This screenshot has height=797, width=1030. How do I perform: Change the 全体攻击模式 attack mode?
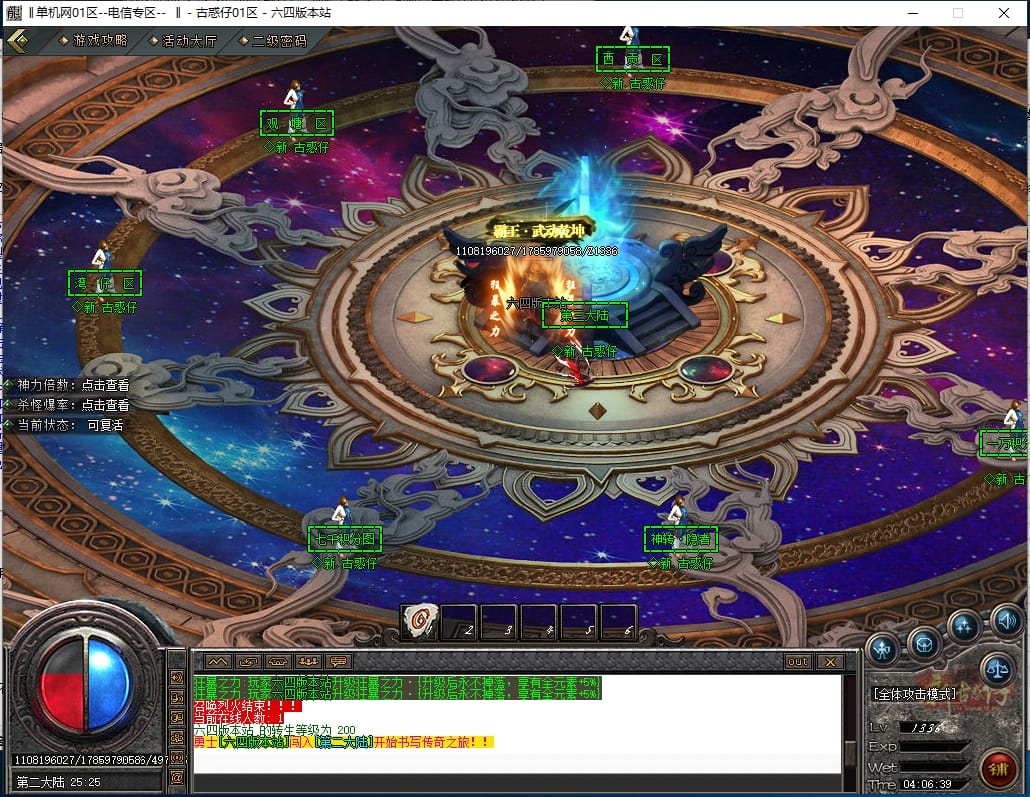pyautogui.click(x=915, y=693)
